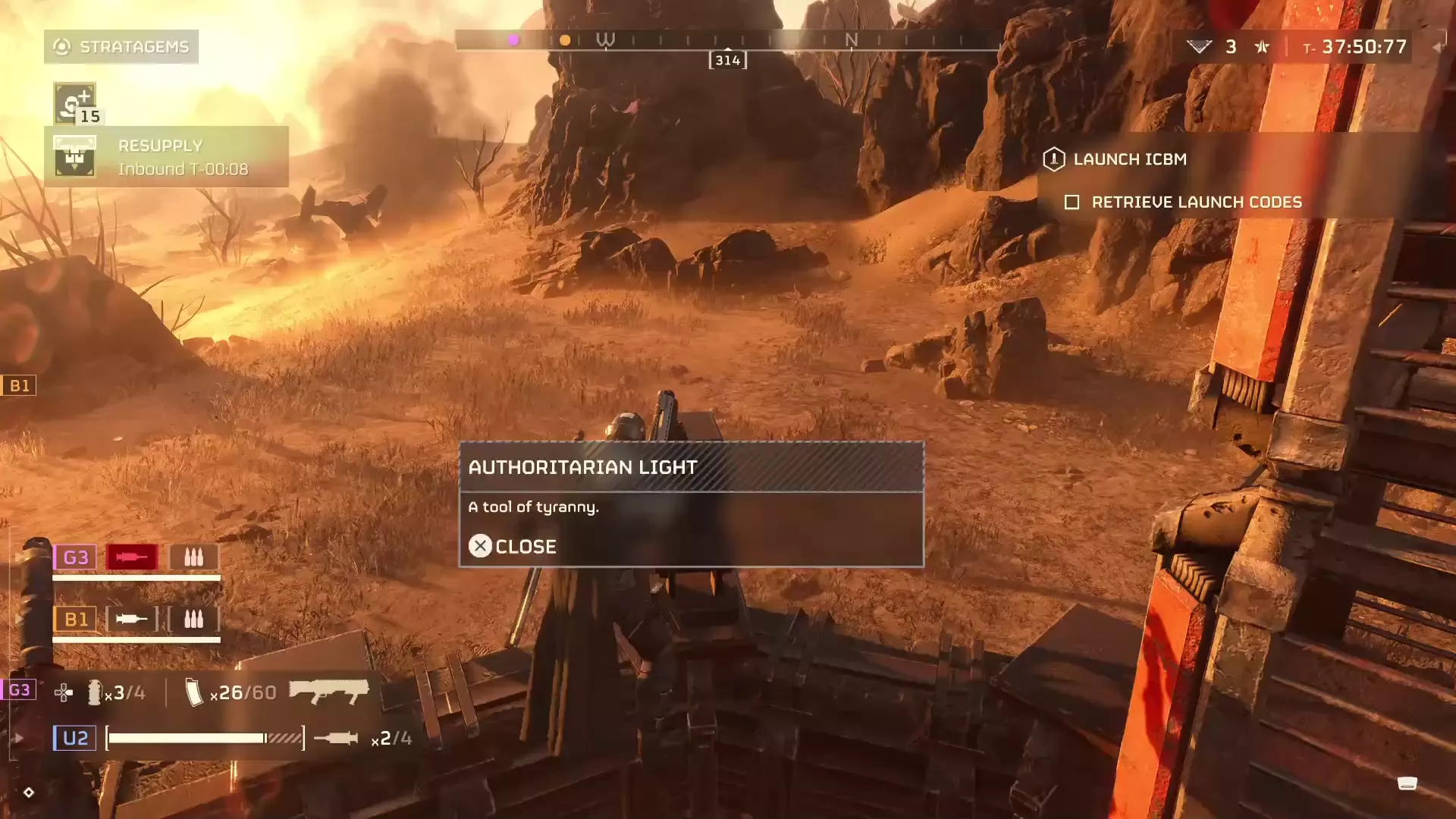Select squadmate B1's stim icon
The image size is (1456, 819).
pyautogui.click(x=132, y=620)
